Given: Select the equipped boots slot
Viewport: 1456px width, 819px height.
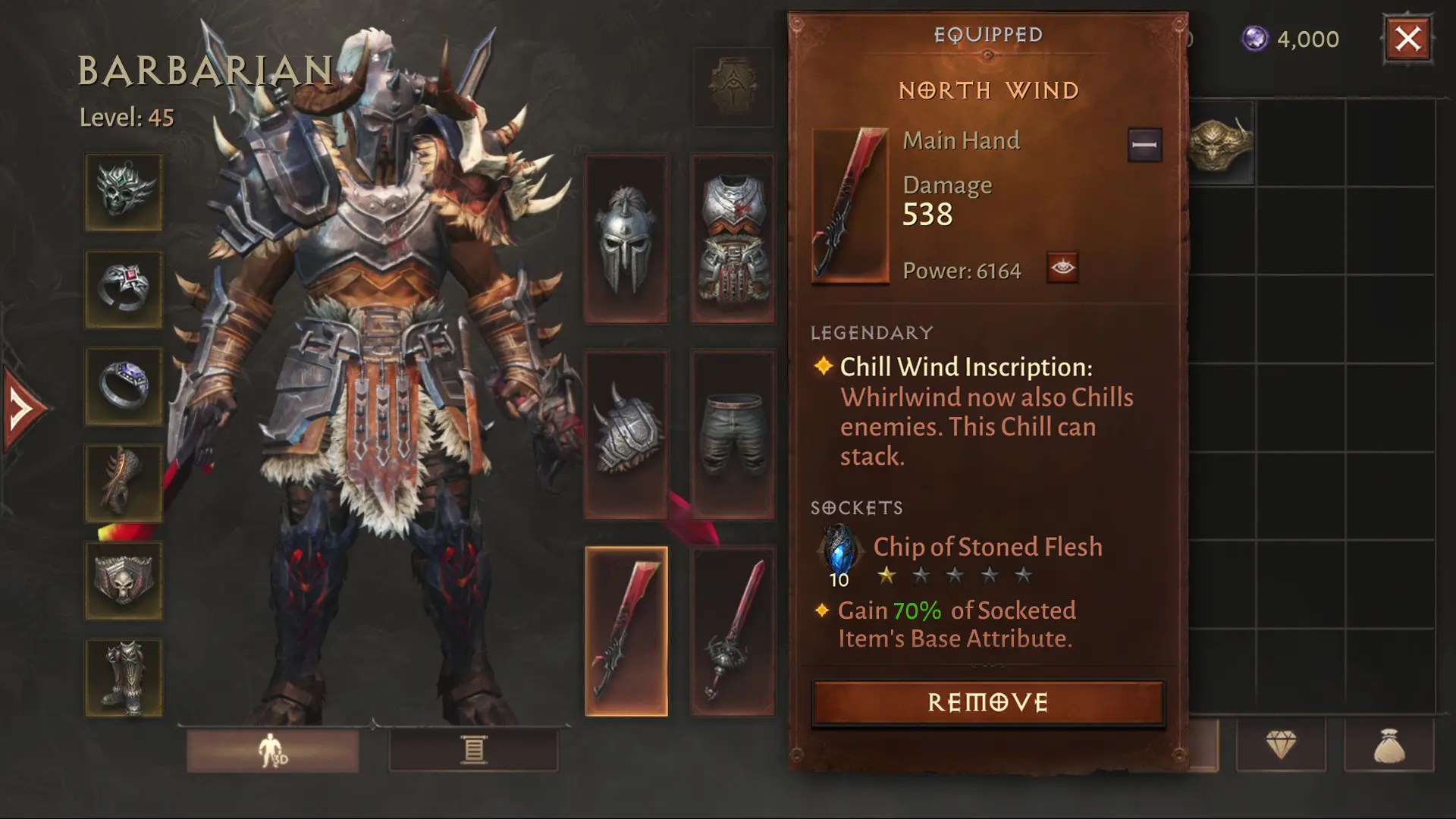Looking at the screenshot, I should click(124, 677).
